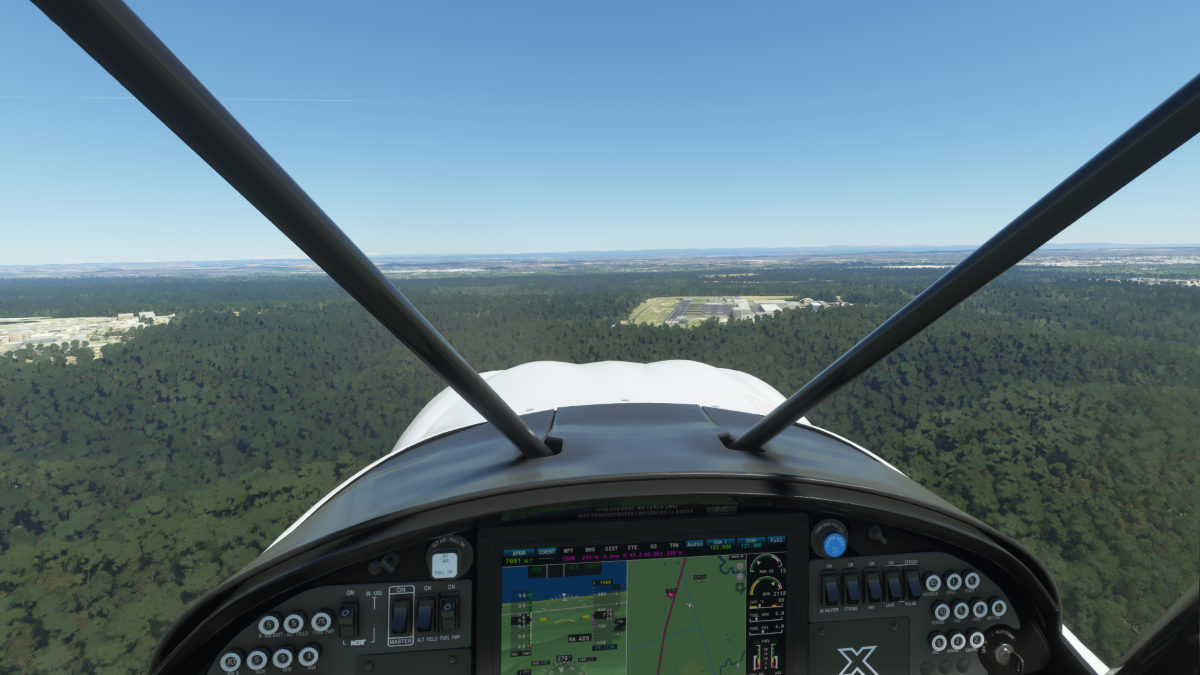Click the blue CABIN HEAT knob
The image size is (1200, 675).
pyautogui.click(x=833, y=544)
